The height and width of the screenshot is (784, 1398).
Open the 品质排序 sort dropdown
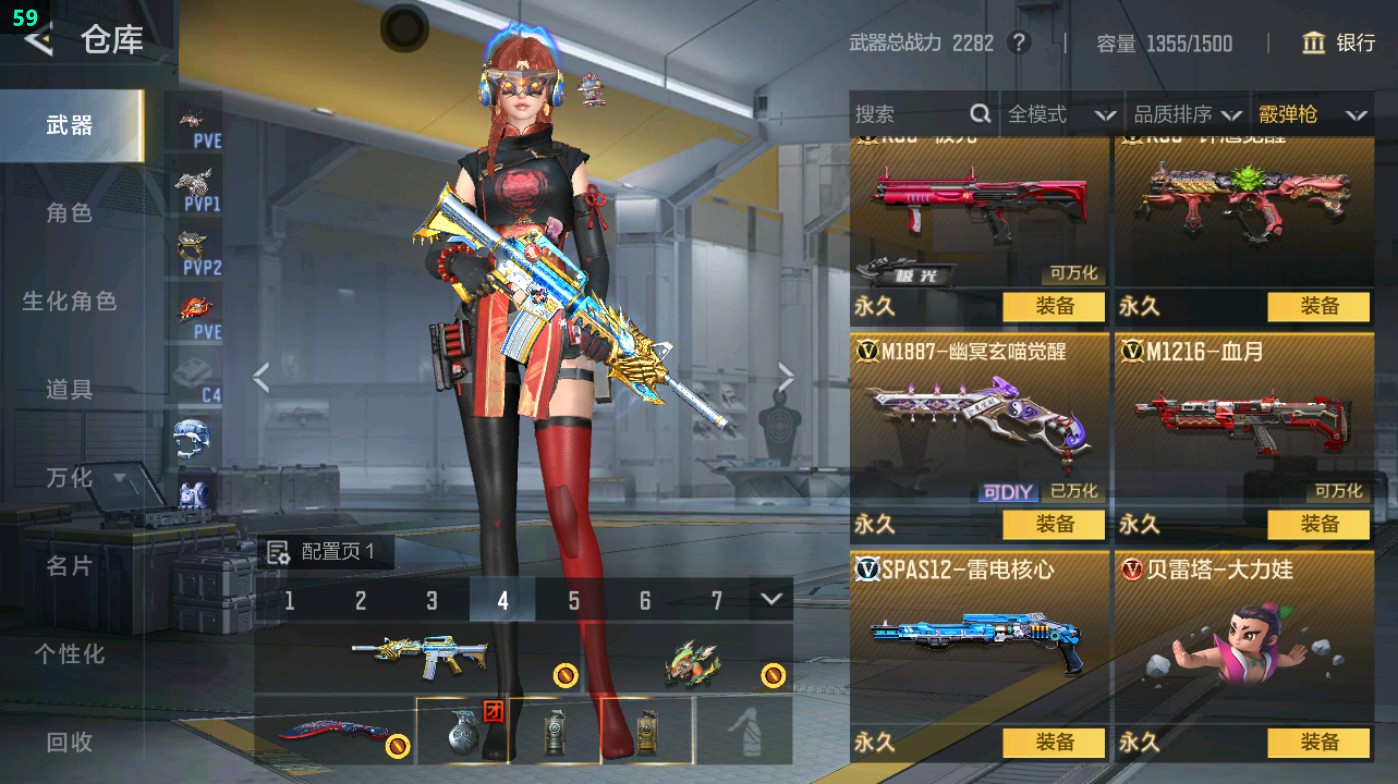[1187, 115]
